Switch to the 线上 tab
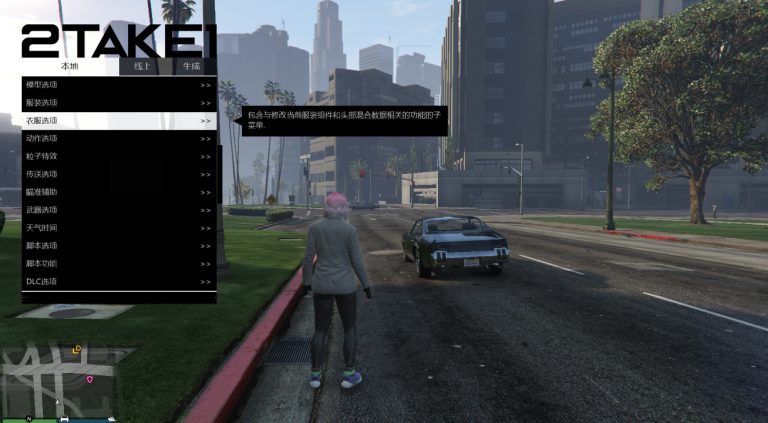This screenshot has height=423, width=768. [142, 66]
